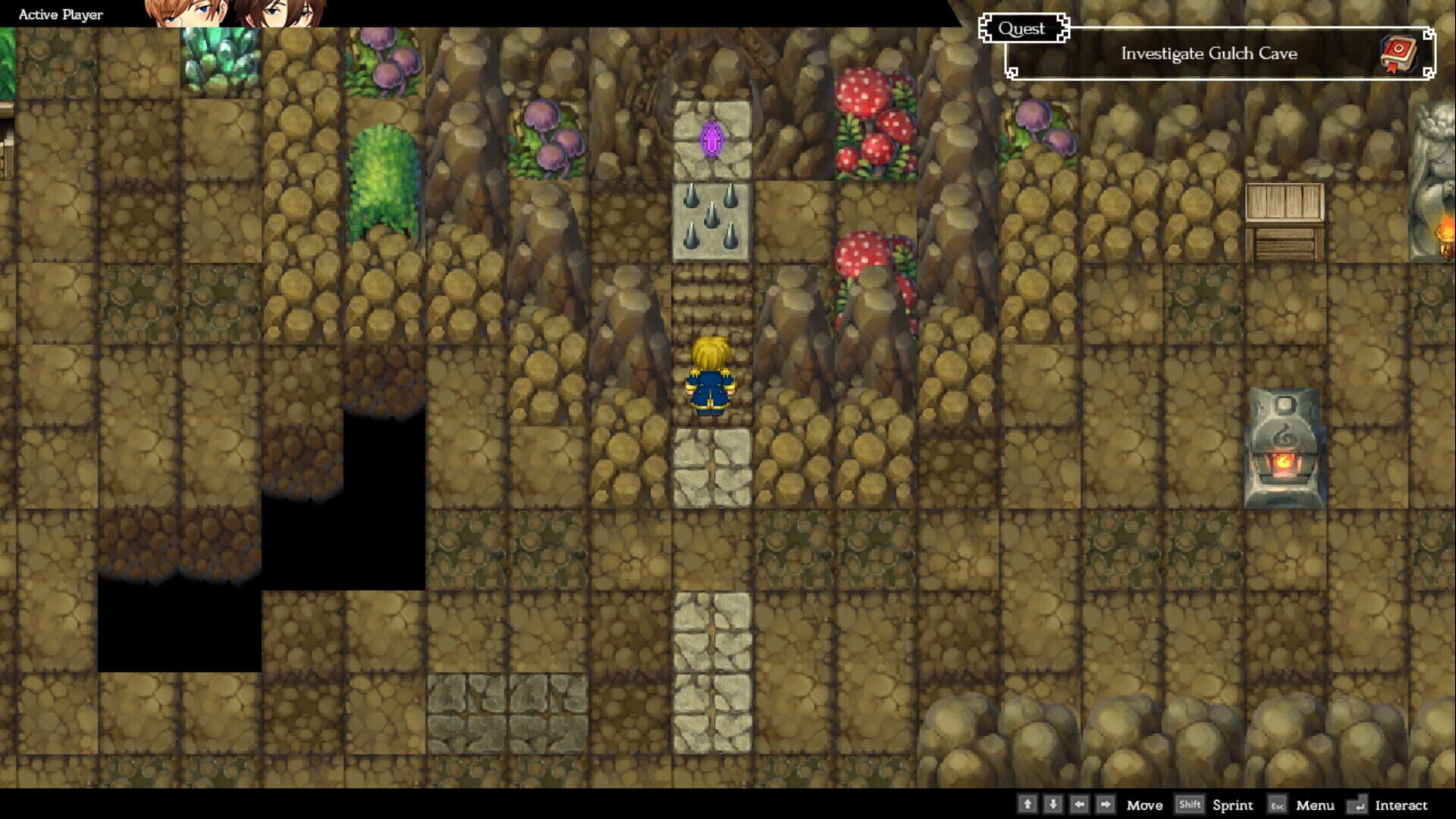Click the Sprint label text
Viewport: 1456px width, 819px height.
tap(1232, 806)
